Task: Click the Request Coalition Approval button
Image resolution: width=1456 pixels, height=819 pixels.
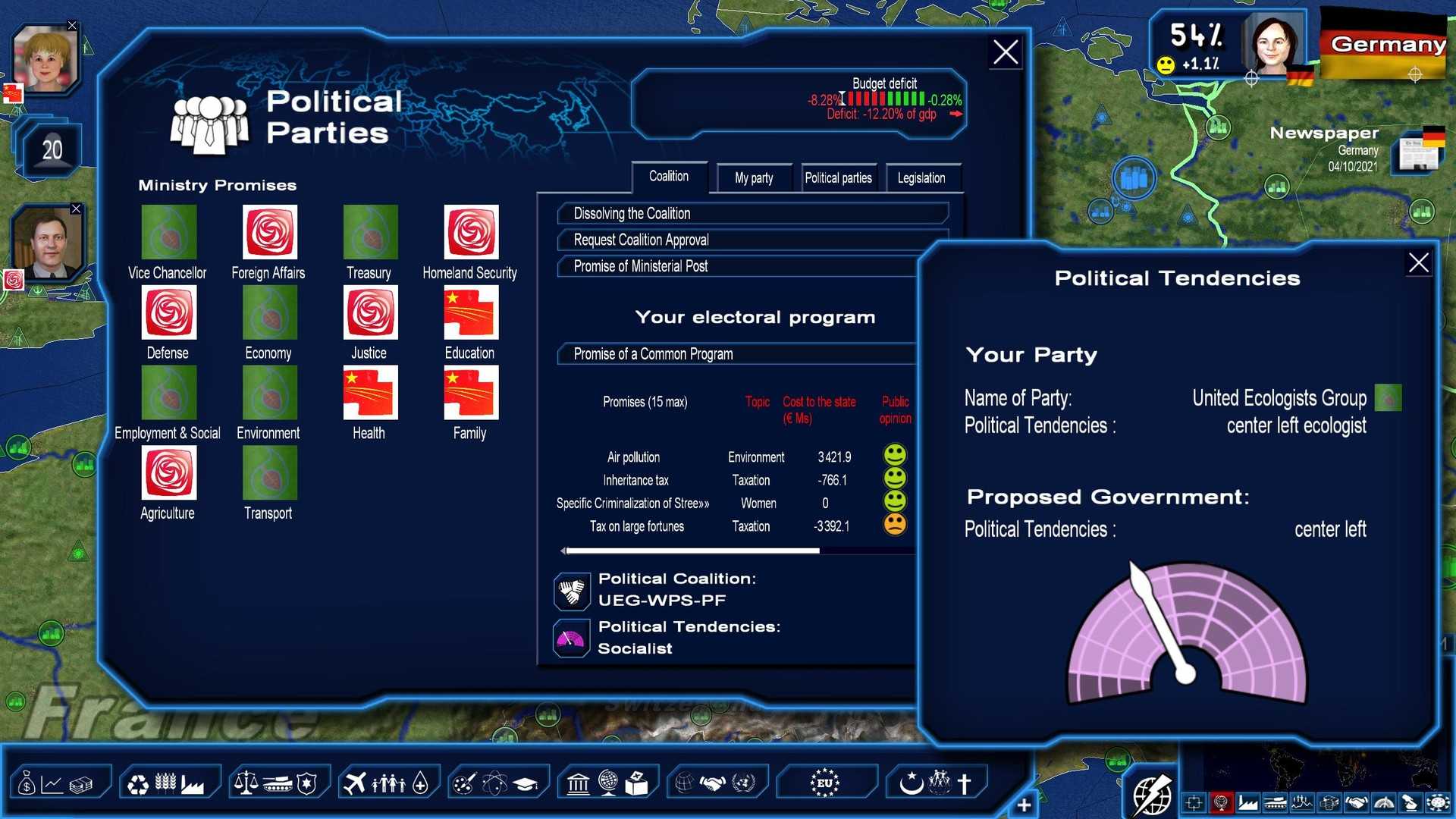Action: pos(752,240)
